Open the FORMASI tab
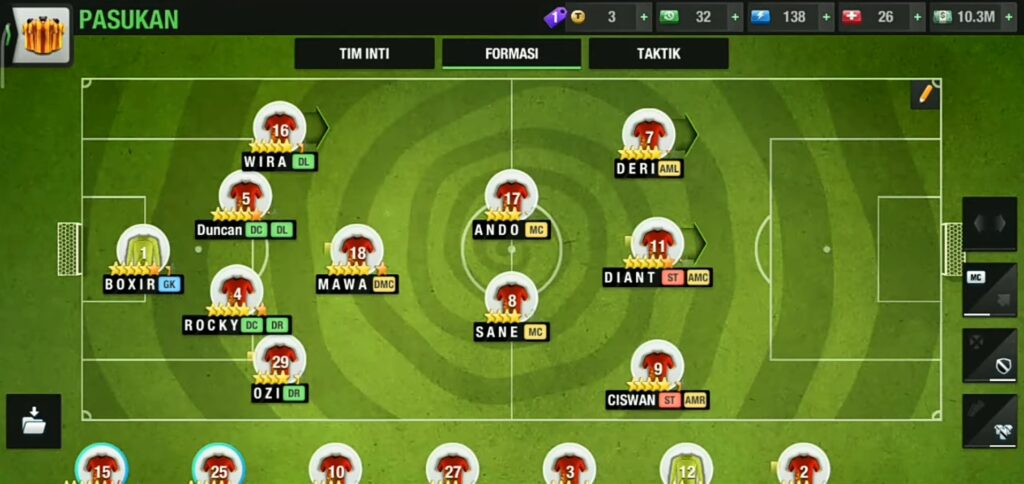Screen dimensions: 1024x484 [511, 54]
